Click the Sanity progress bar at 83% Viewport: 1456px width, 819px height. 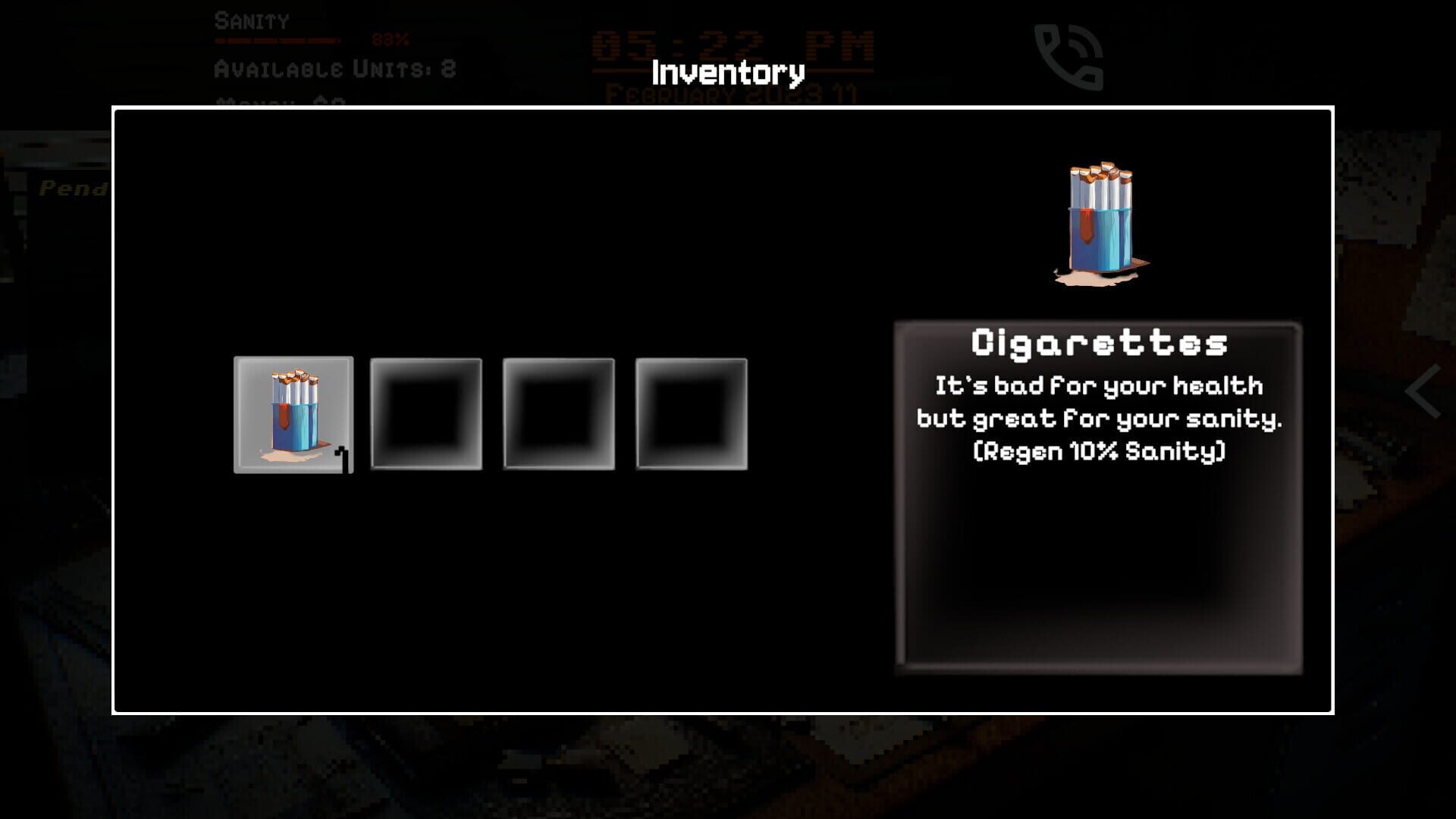click(x=277, y=42)
